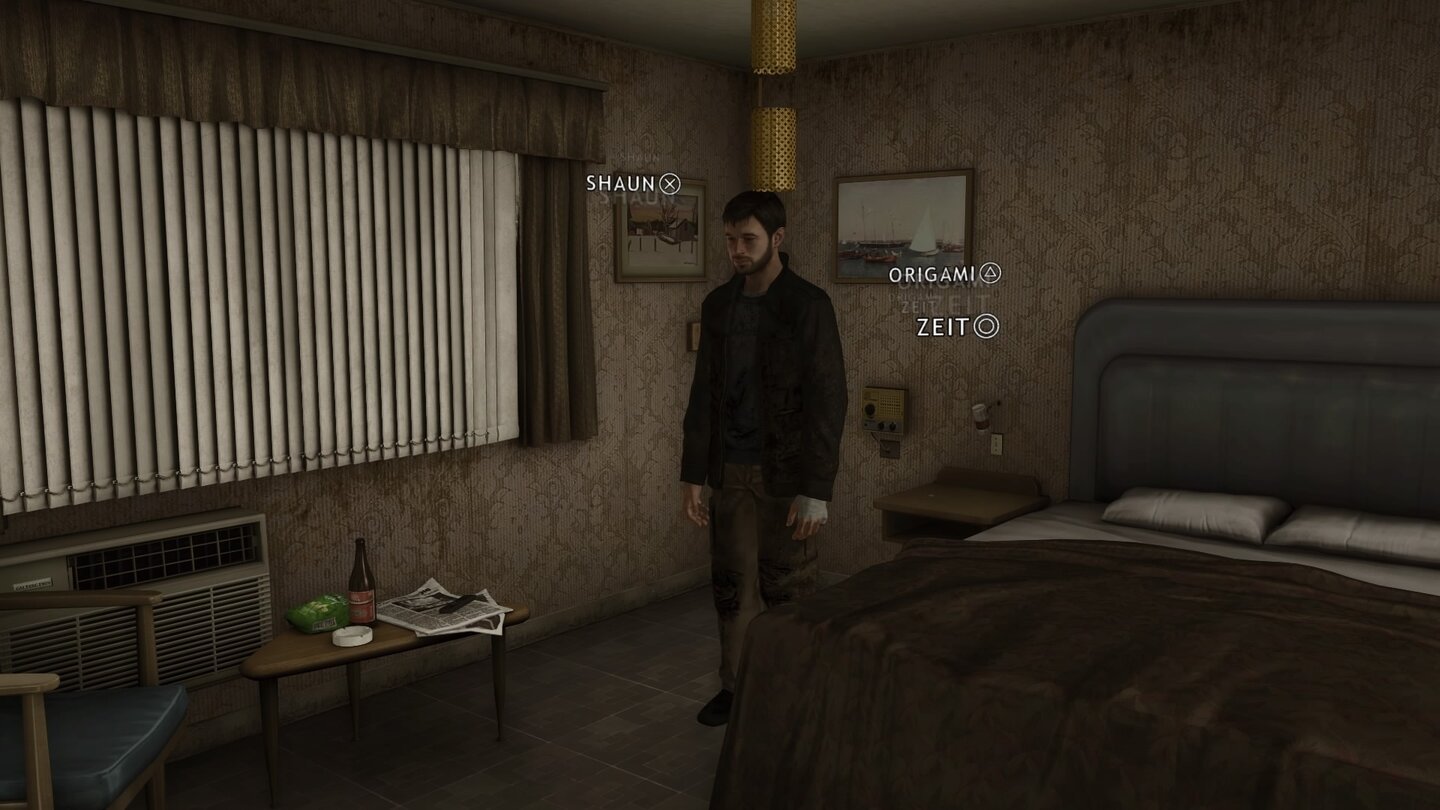Click the left knob on the wall radio
The height and width of the screenshot is (810, 1440).
coord(881,426)
